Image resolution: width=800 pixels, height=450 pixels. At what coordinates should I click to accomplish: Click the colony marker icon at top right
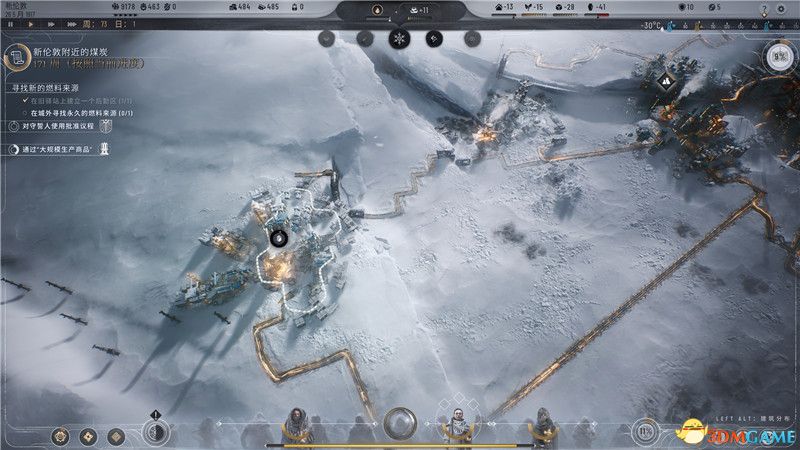(x=667, y=79)
